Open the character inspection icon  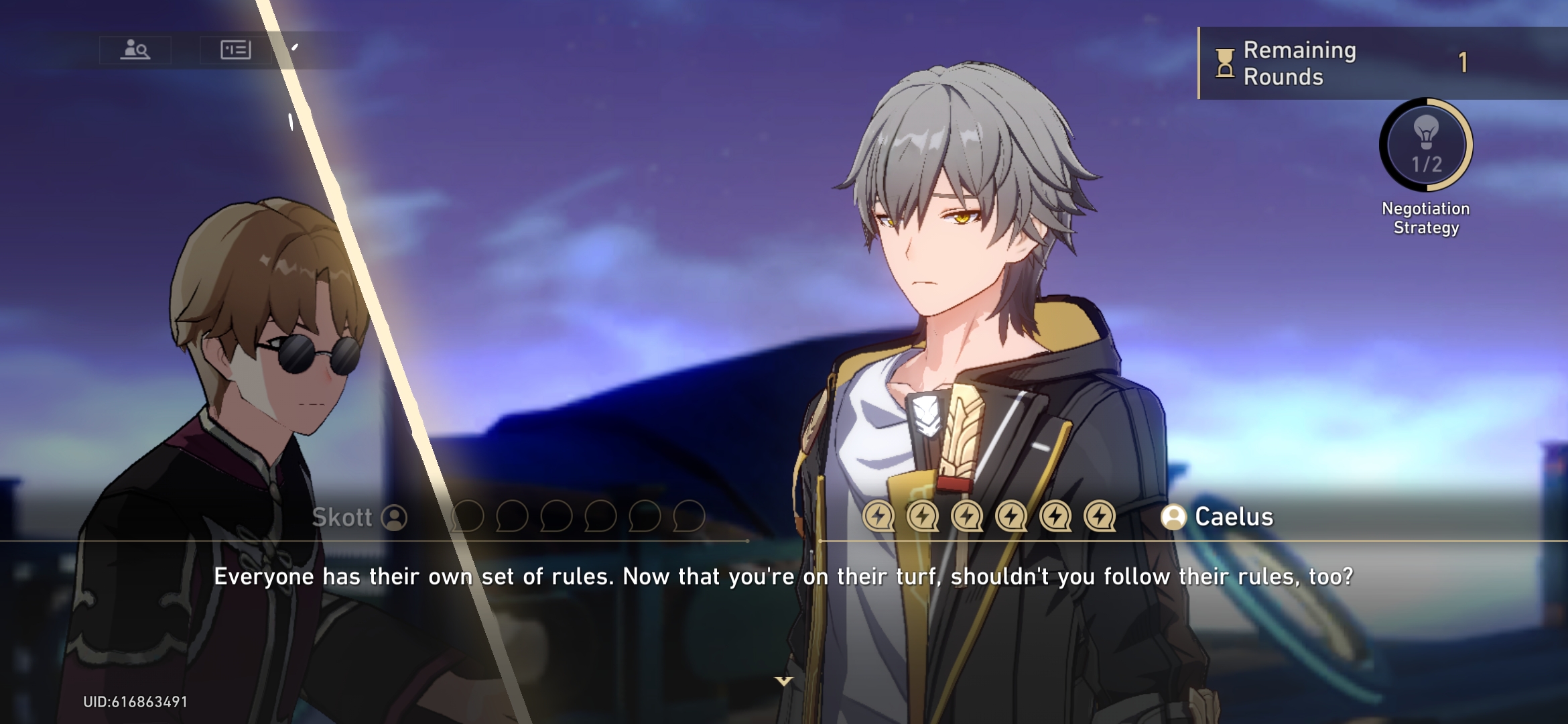(x=134, y=48)
